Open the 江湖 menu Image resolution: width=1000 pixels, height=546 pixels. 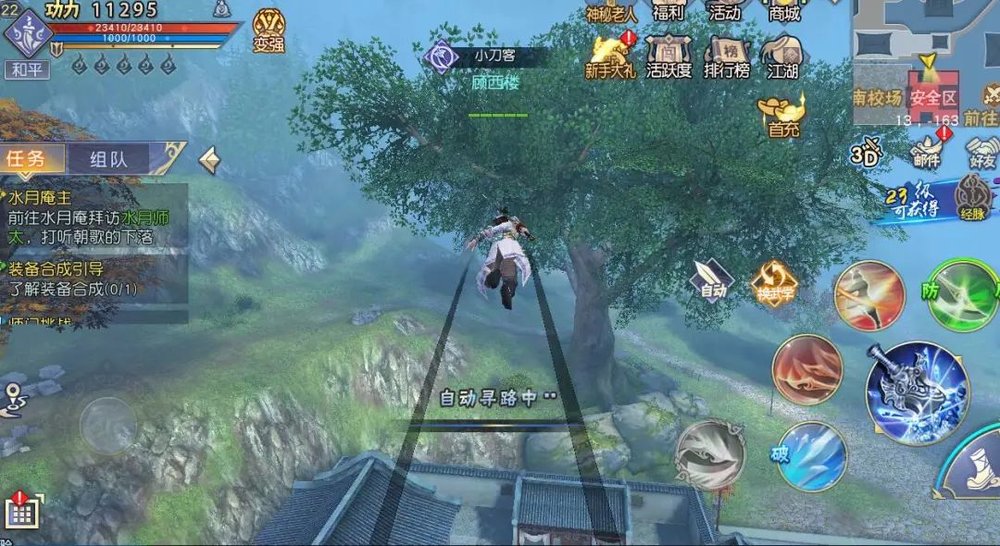coord(783,54)
